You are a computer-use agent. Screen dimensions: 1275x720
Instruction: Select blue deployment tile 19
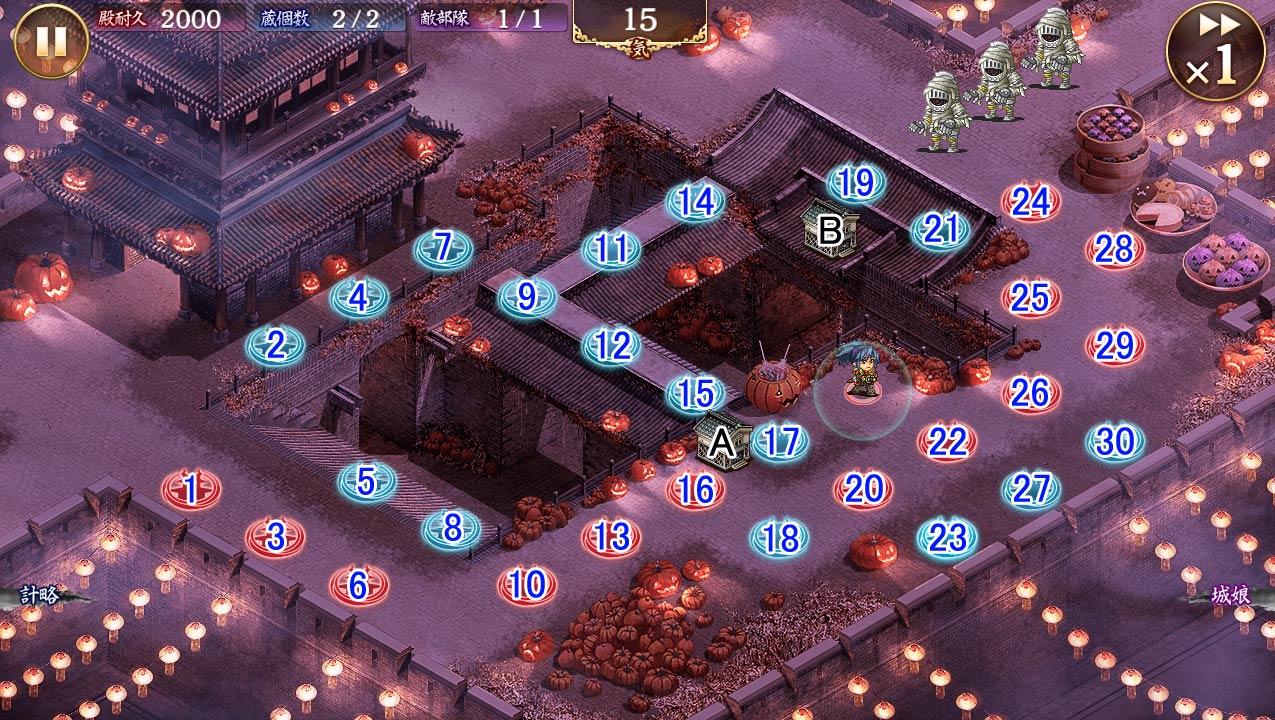(x=857, y=184)
